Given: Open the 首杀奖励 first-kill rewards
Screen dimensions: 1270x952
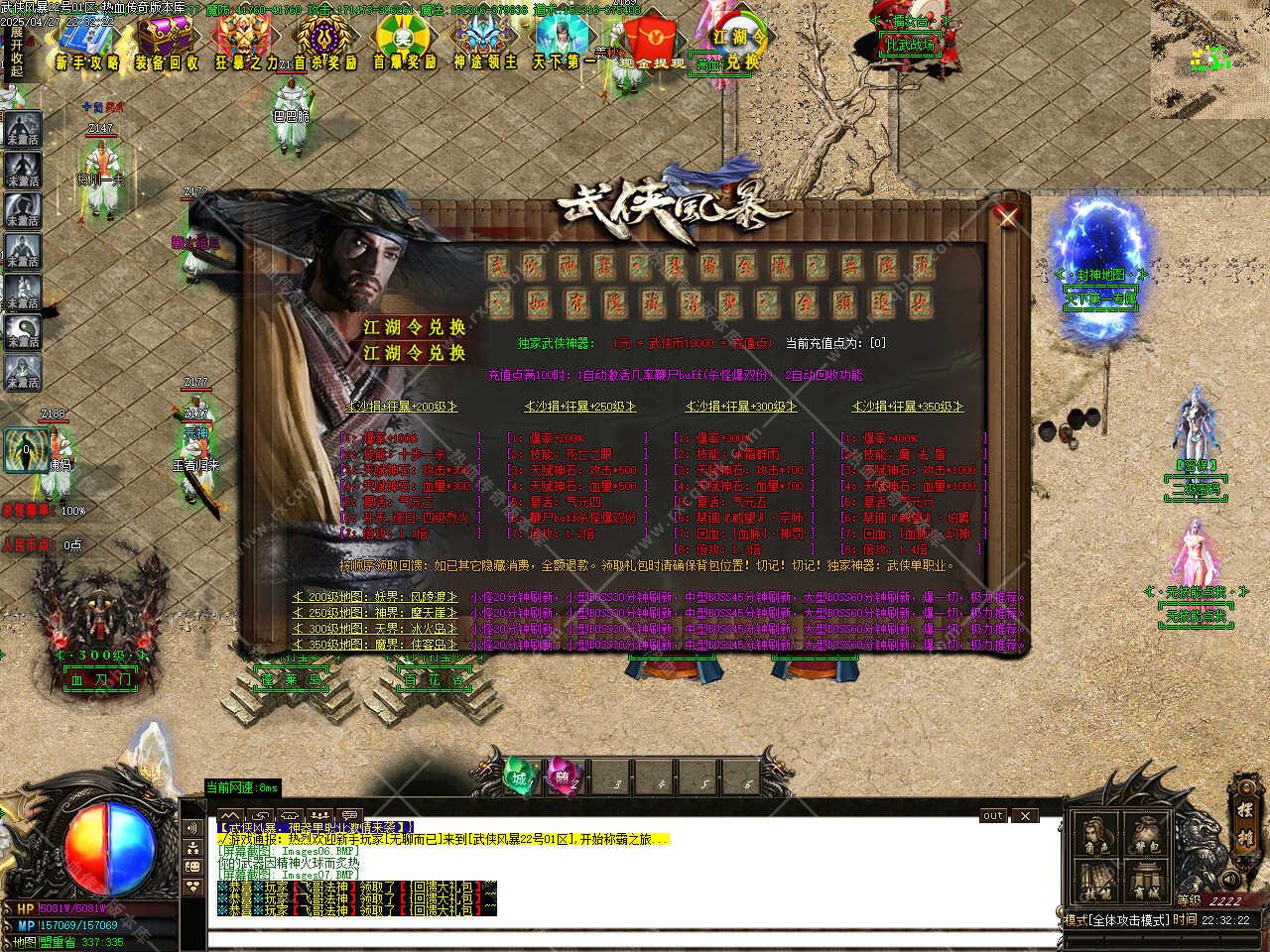Looking at the screenshot, I should click(x=324, y=43).
